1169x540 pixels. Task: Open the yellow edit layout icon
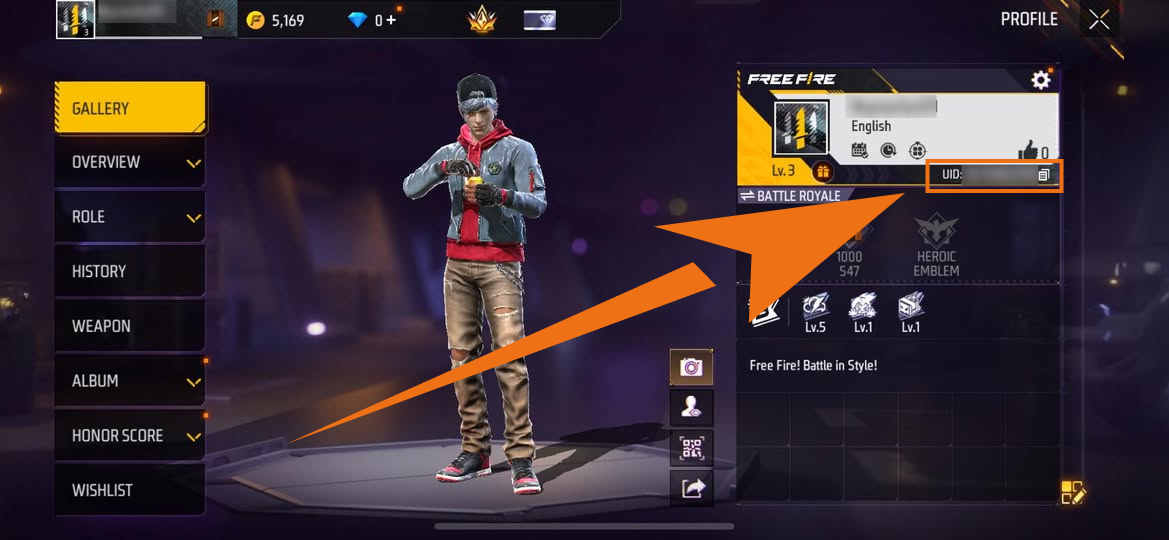1073,492
